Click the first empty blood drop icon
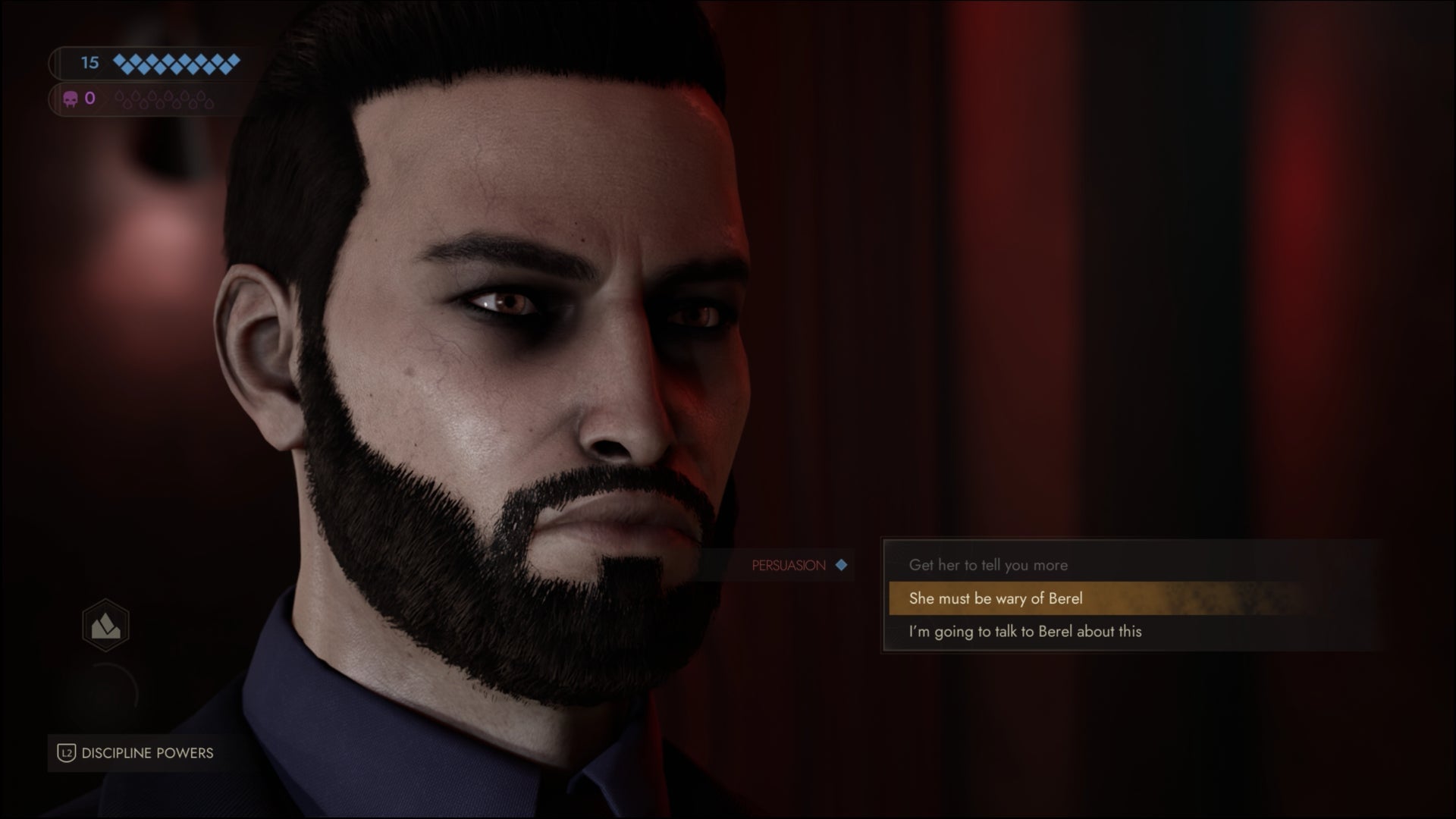Viewport: 1456px width, 819px height. pyautogui.click(x=118, y=96)
